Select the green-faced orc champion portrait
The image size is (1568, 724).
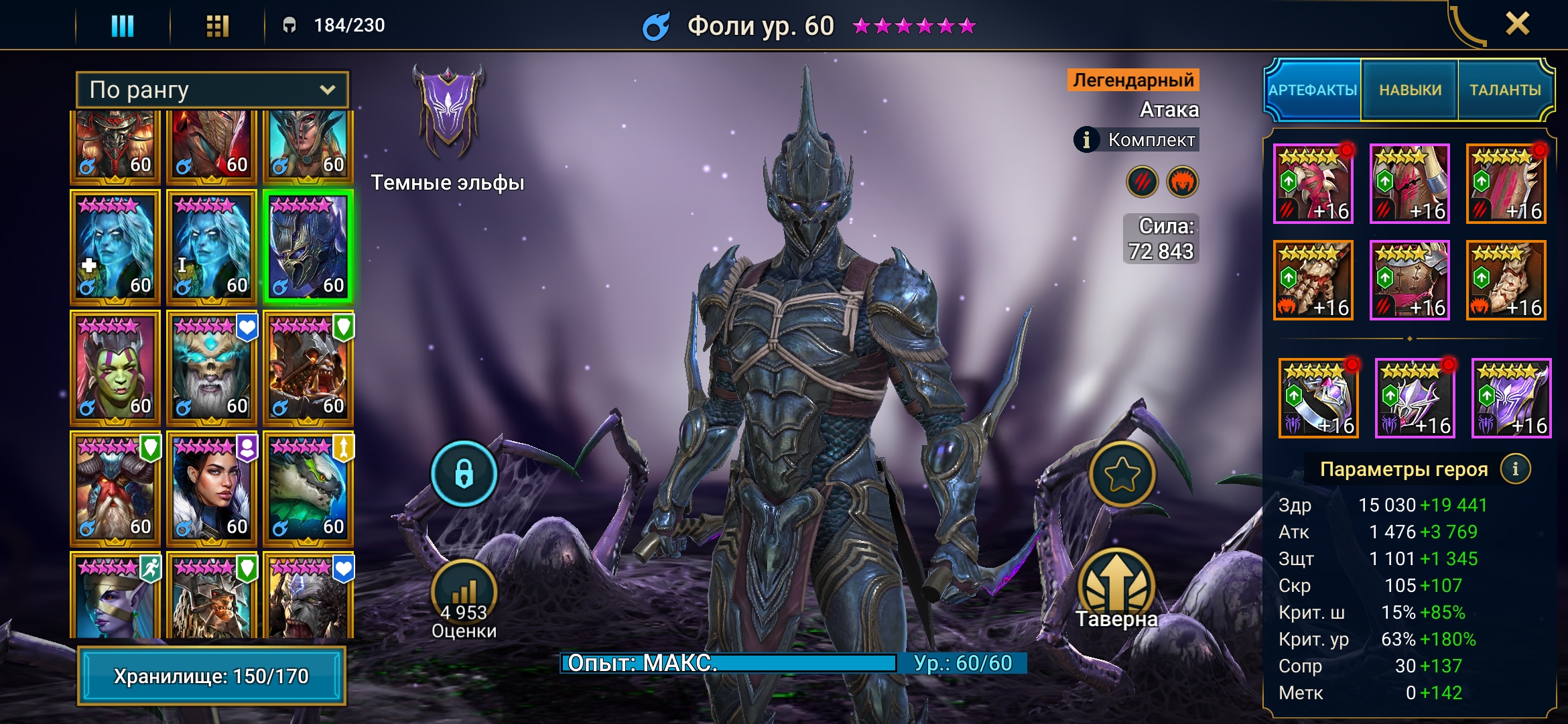coord(115,367)
